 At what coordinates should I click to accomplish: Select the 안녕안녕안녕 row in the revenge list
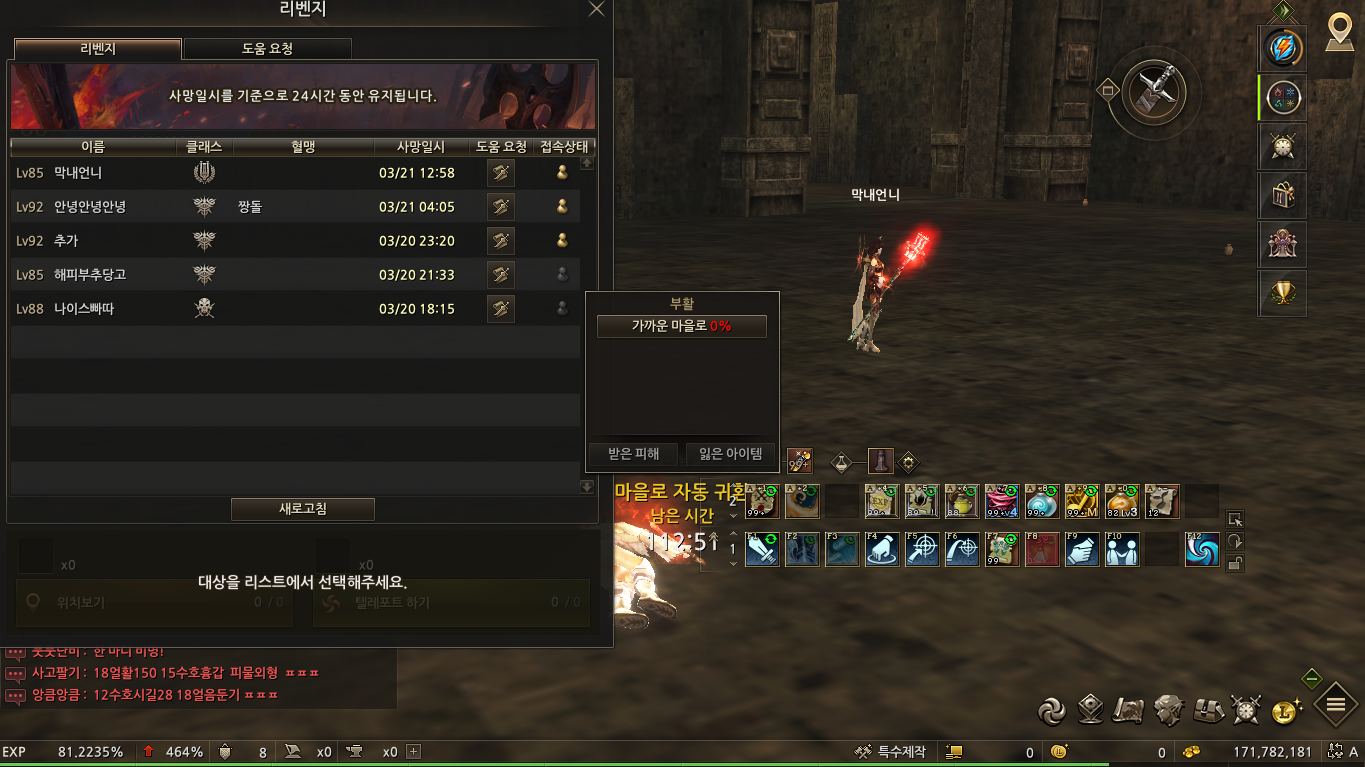(x=90, y=207)
